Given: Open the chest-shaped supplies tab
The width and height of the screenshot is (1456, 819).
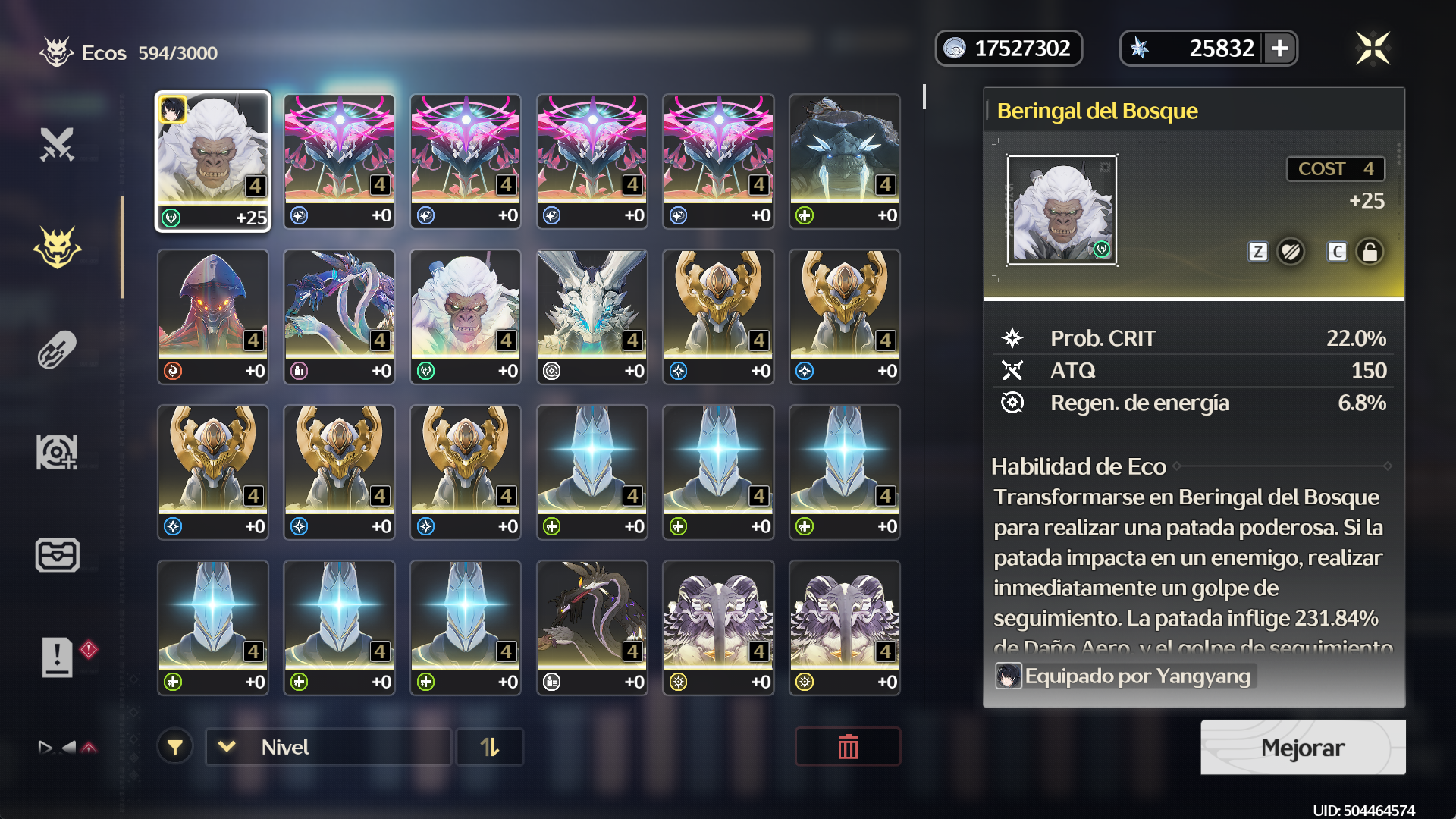Looking at the screenshot, I should pos(57,554).
